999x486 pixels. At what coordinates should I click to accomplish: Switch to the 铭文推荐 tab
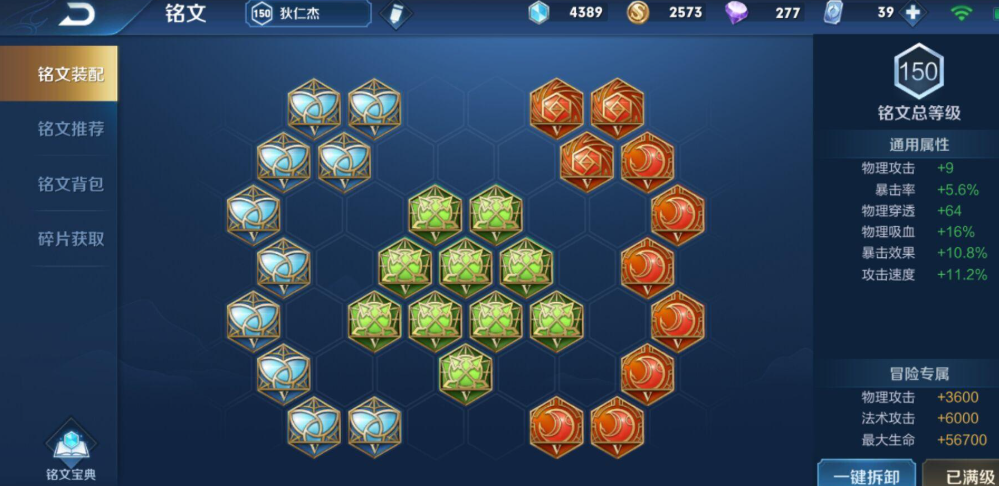point(70,129)
